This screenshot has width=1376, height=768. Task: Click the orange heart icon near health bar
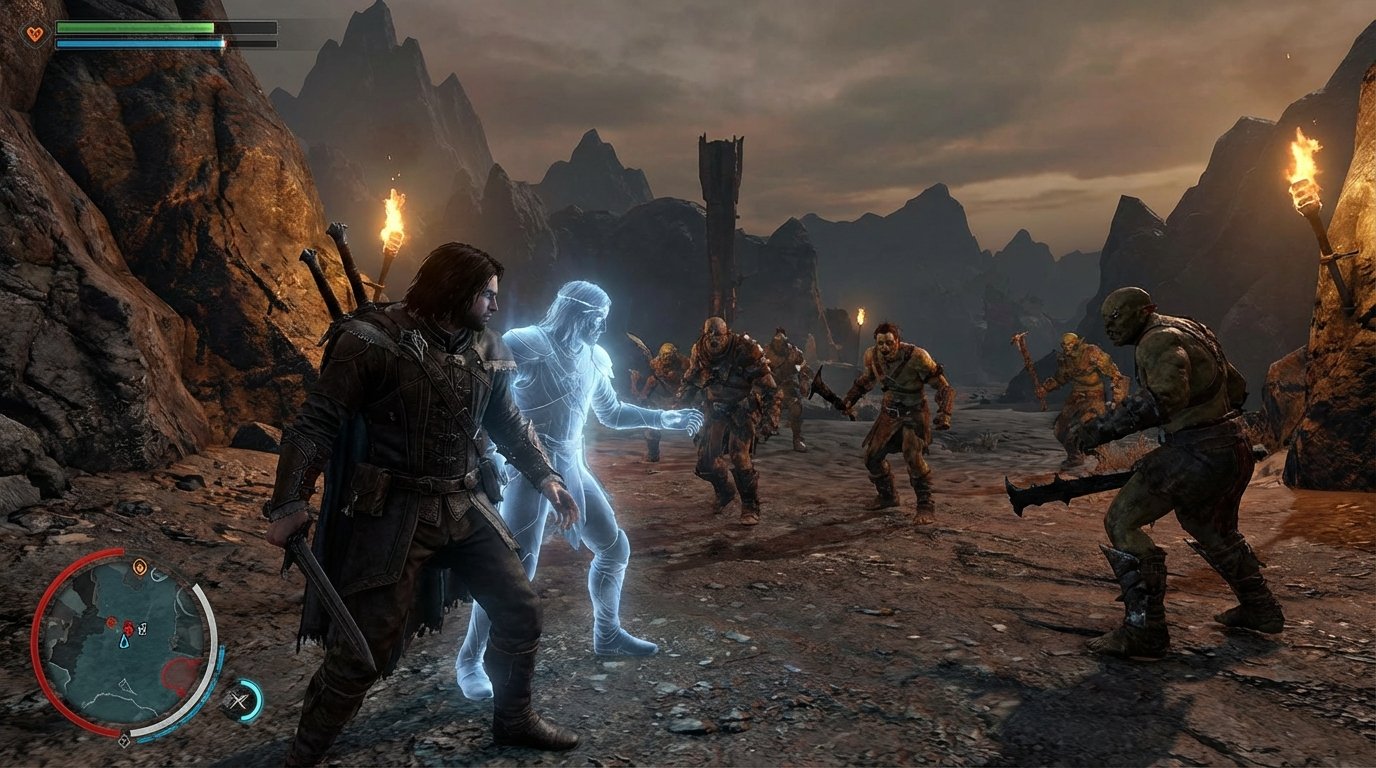coord(33,33)
